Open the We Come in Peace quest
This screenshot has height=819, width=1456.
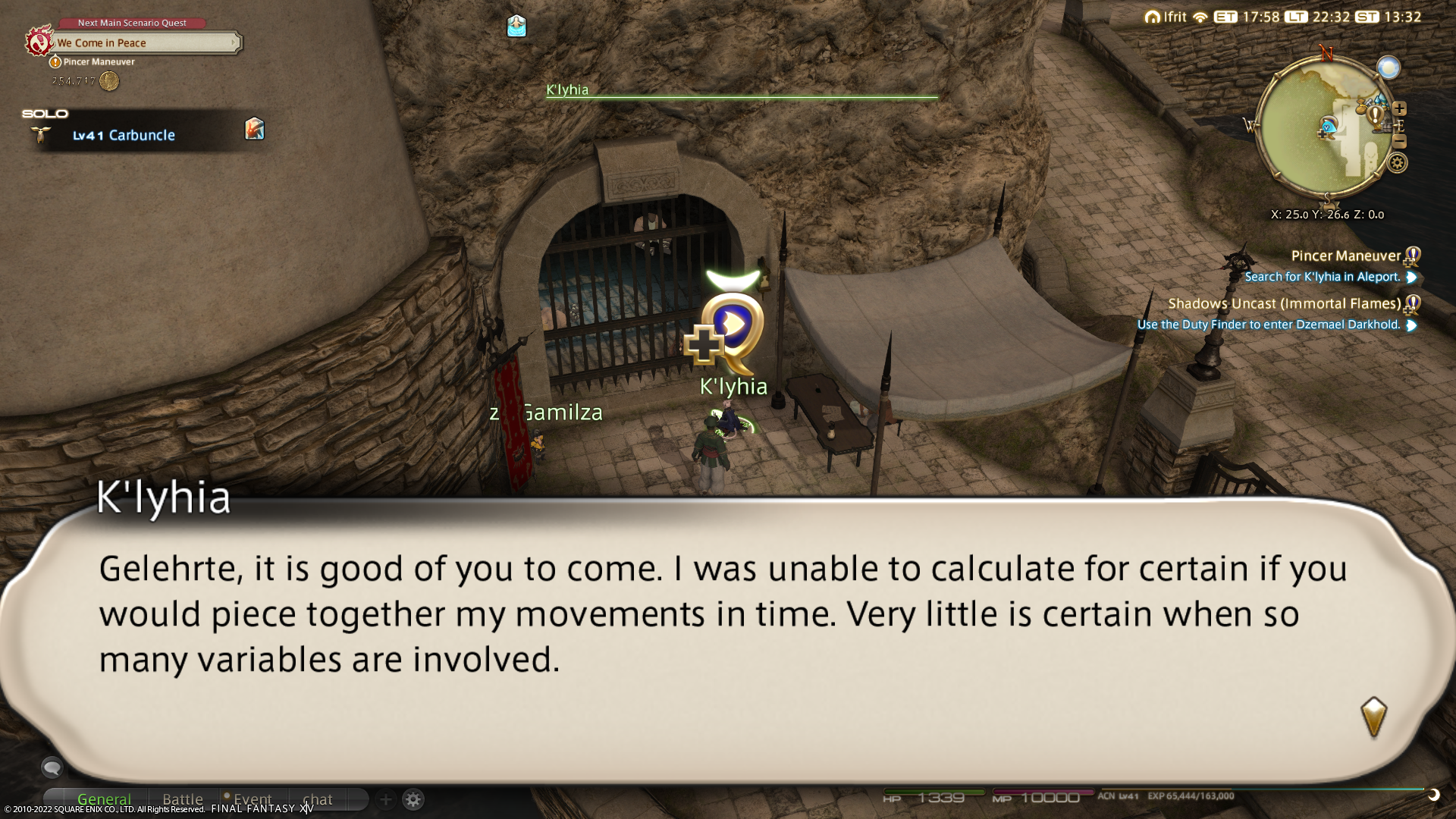[144, 43]
